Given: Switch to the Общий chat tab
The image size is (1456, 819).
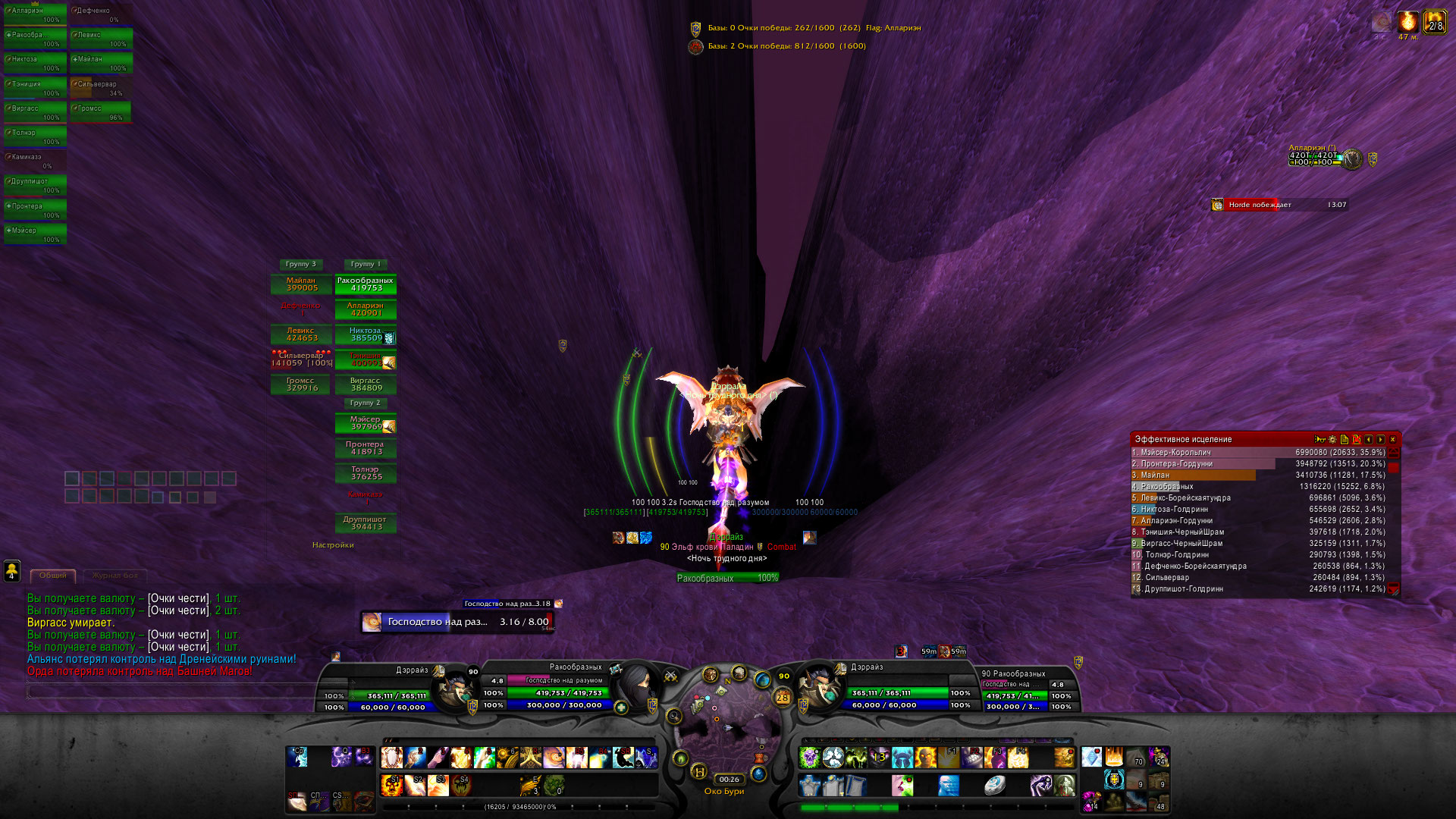Looking at the screenshot, I should click(x=52, y=576).
